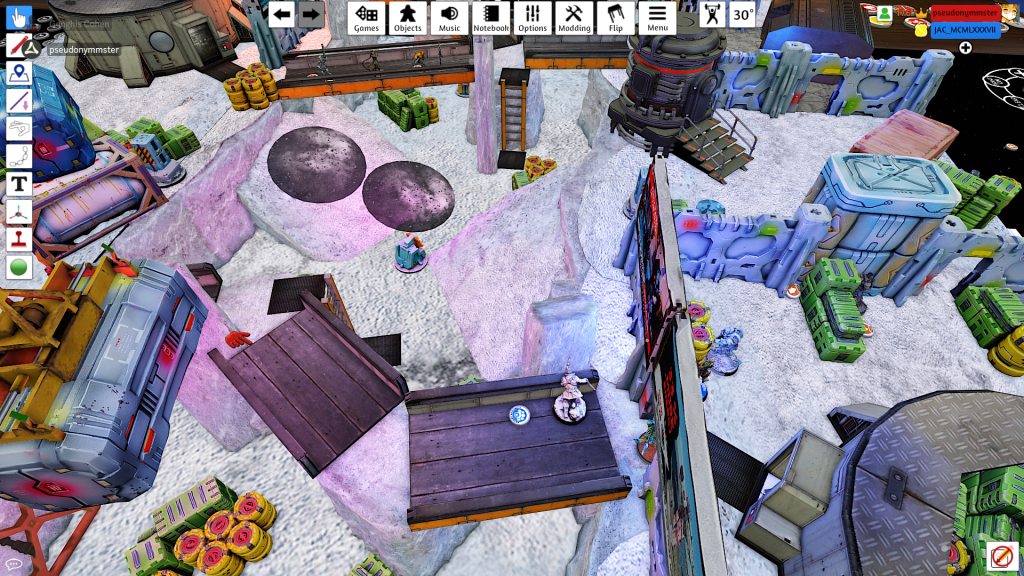Open the Options panel
The image size is (1024, 576).
(x=532, y=17)
